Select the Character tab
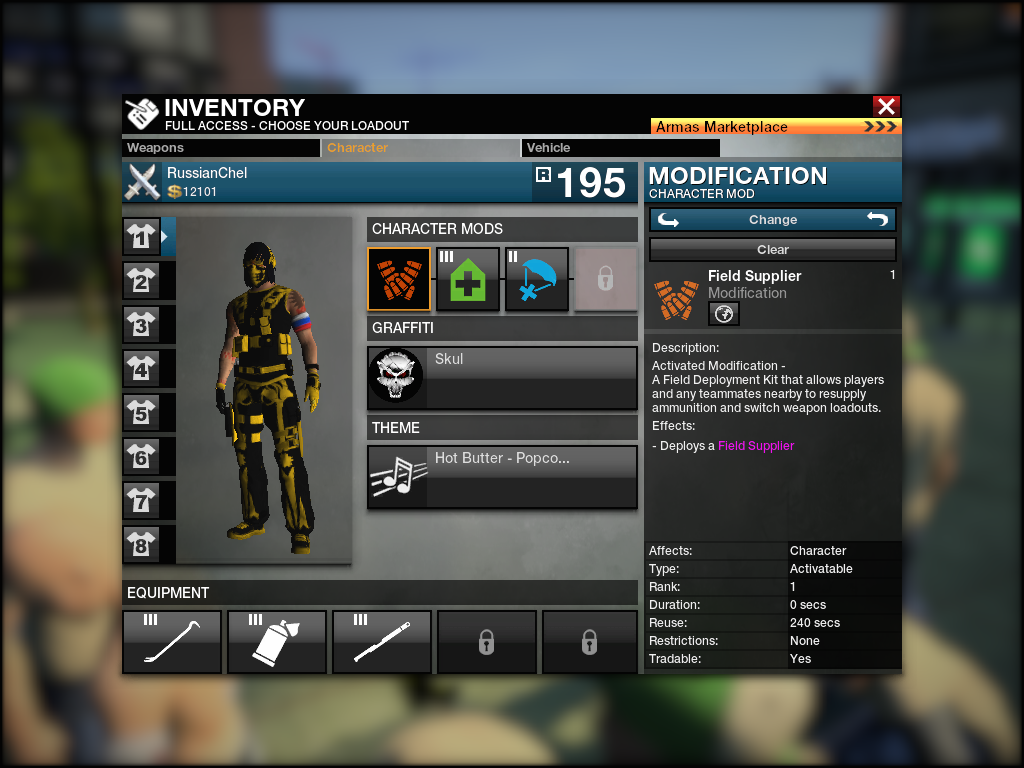This screenshot has width=1024, height=768. pyautogui.click(x=421, y=148)
